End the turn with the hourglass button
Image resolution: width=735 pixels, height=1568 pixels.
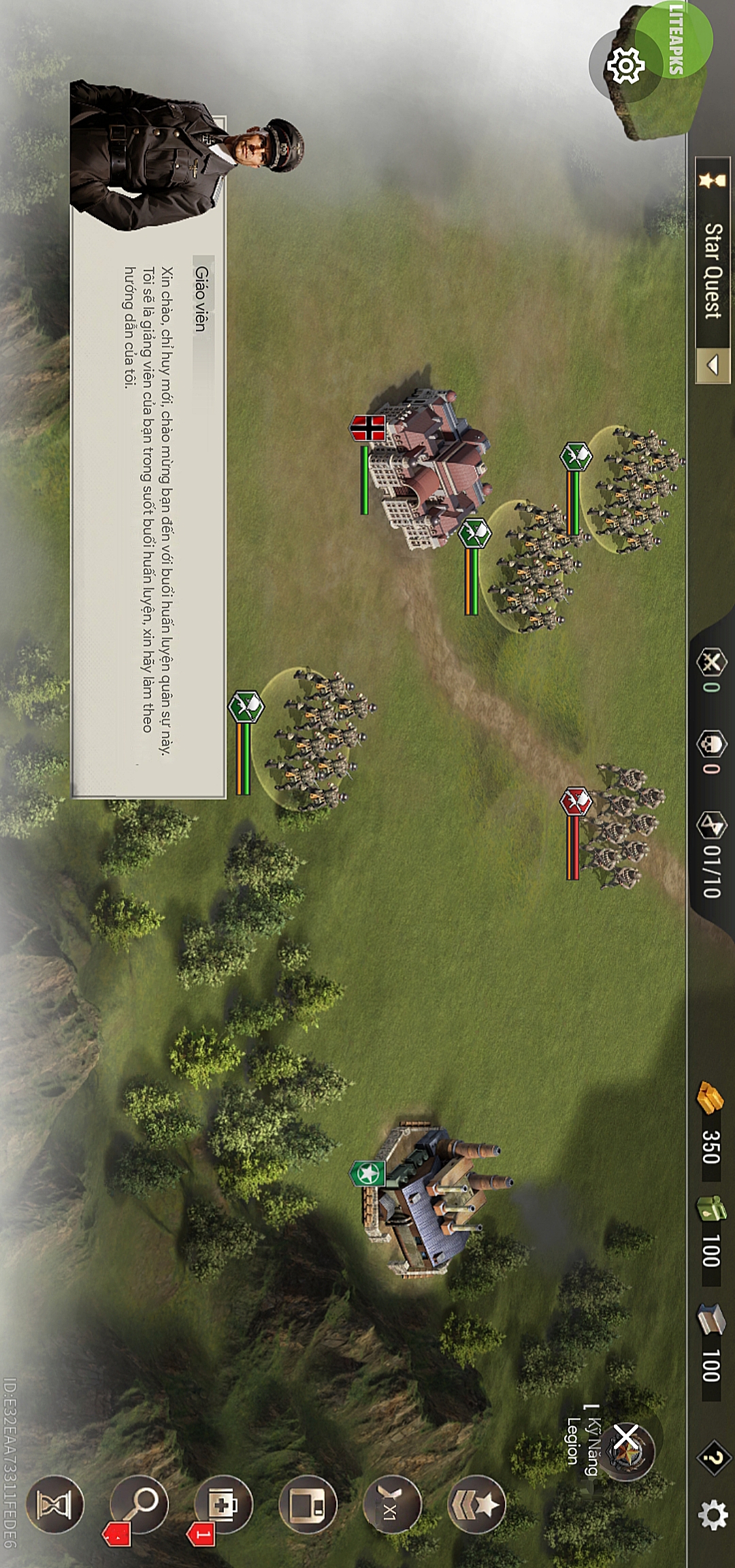click(54, 1504)
